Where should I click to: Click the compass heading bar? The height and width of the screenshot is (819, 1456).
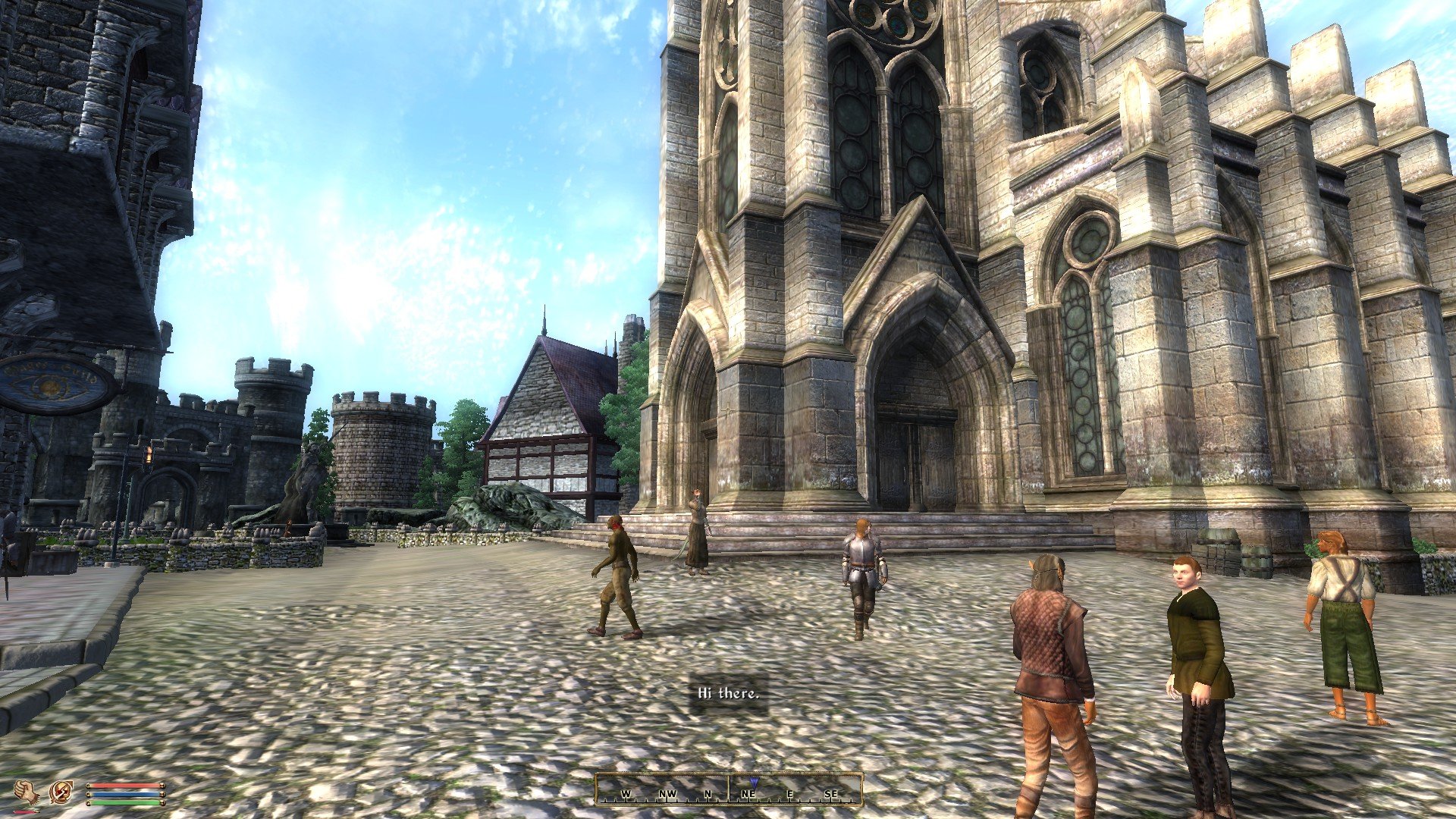pos(728,789)
